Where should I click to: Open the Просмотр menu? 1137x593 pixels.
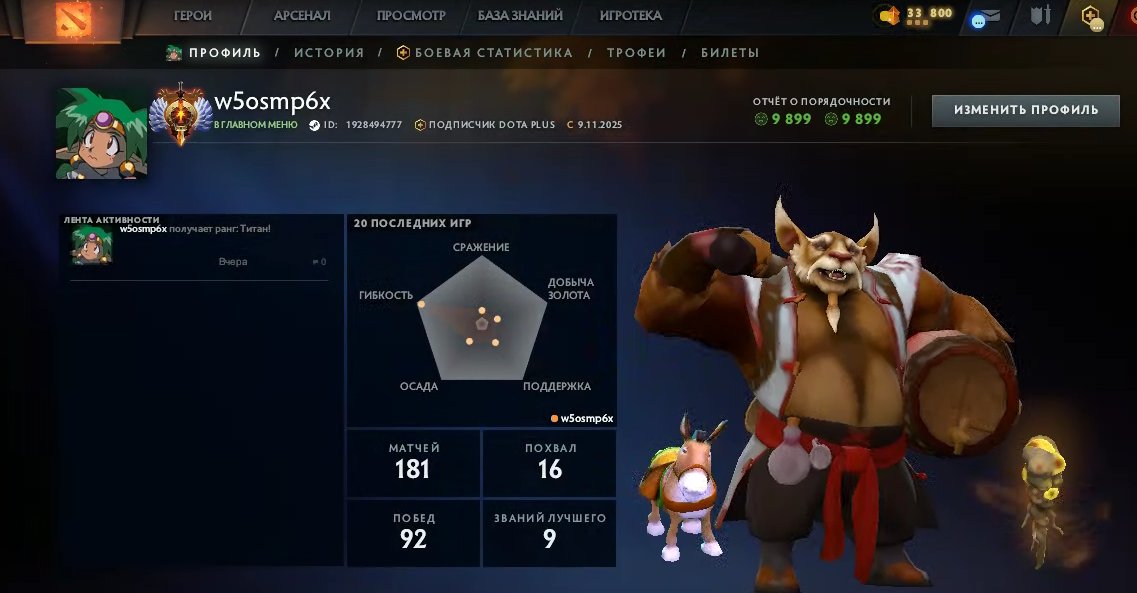(411, 16)
